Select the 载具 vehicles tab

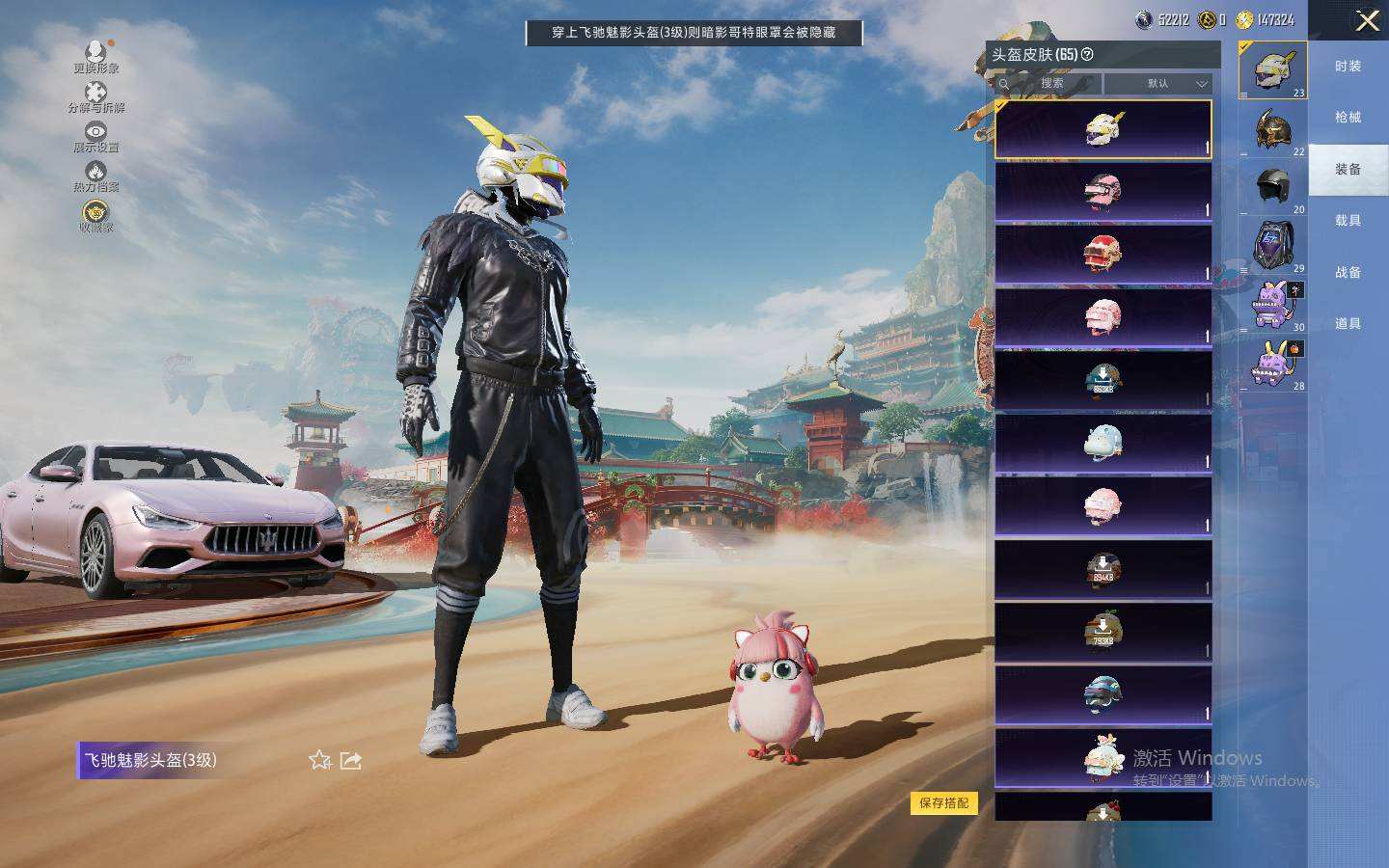tap(1348, 221)
